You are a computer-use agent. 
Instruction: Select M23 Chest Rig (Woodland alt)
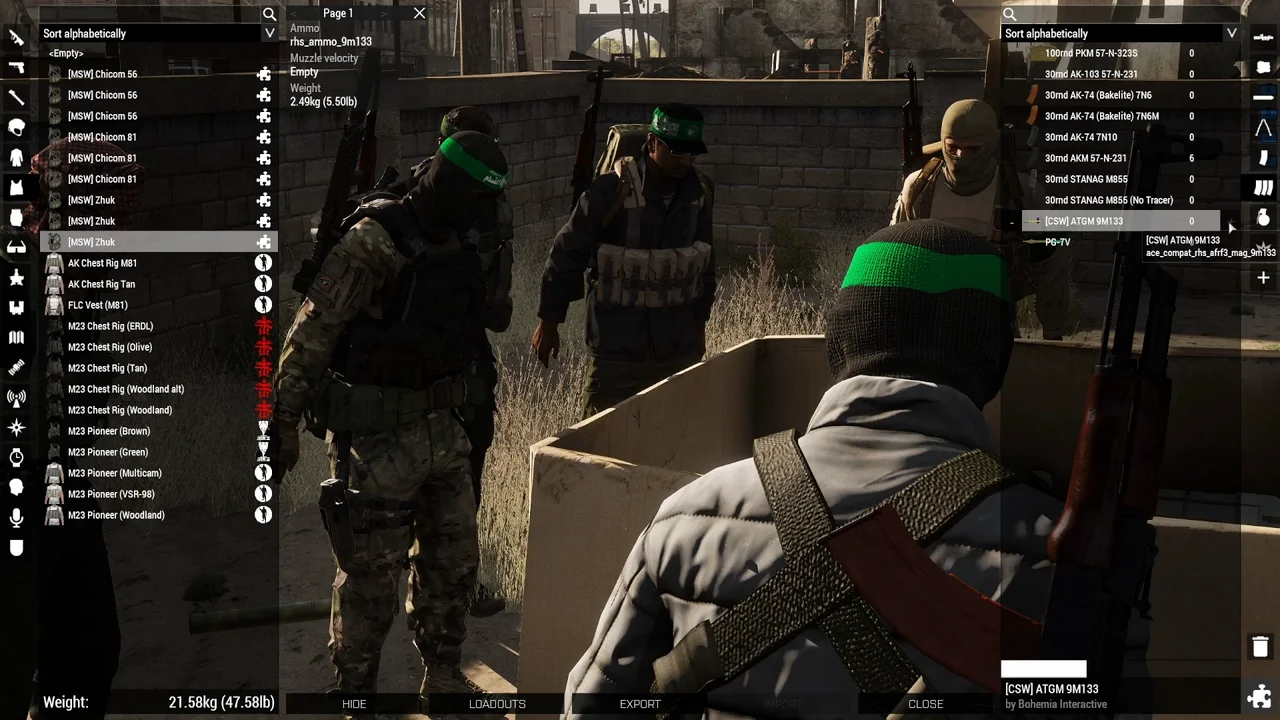(x=125, y=389)
